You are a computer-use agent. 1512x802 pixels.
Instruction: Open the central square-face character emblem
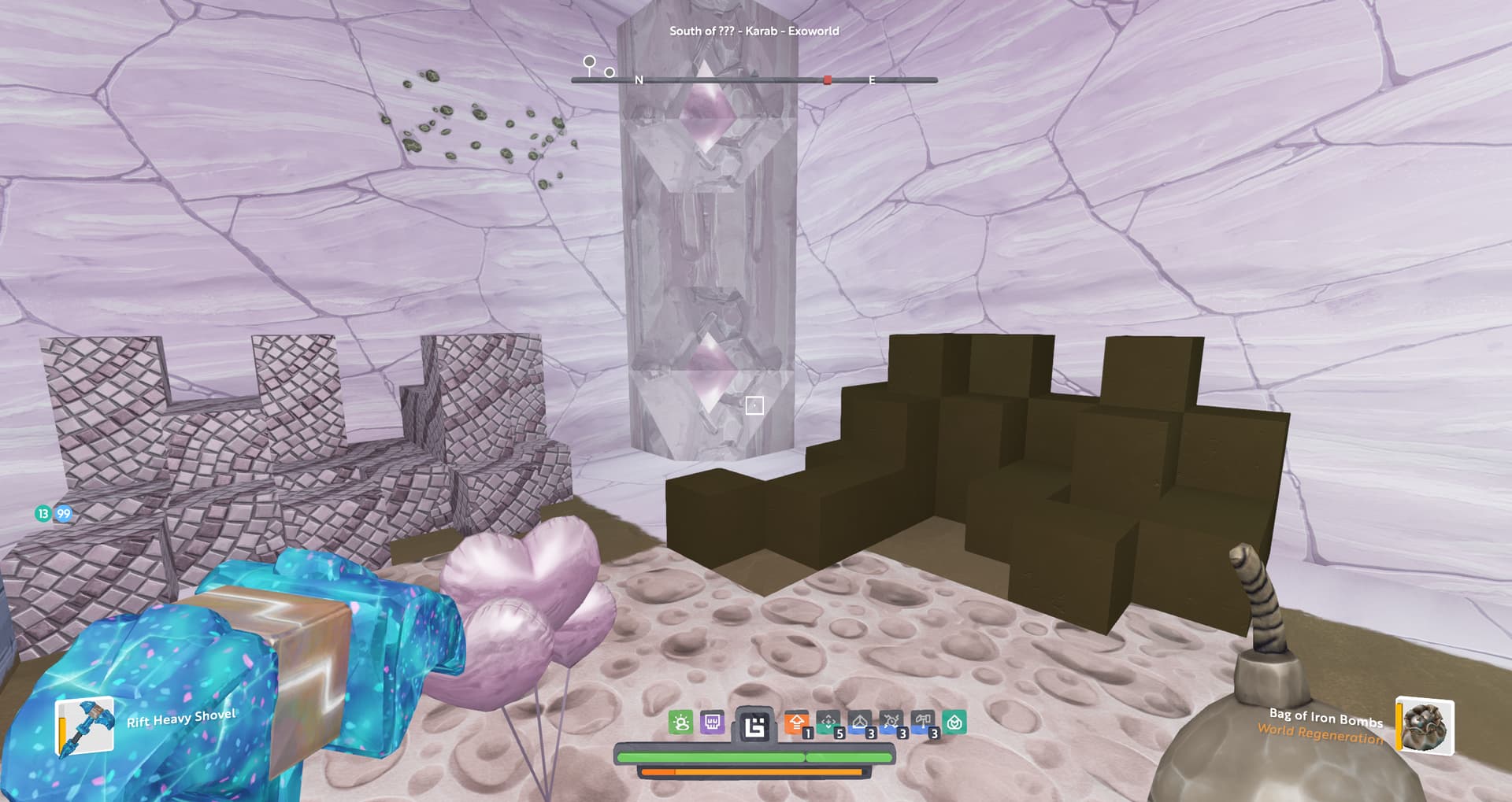point(754,726)
